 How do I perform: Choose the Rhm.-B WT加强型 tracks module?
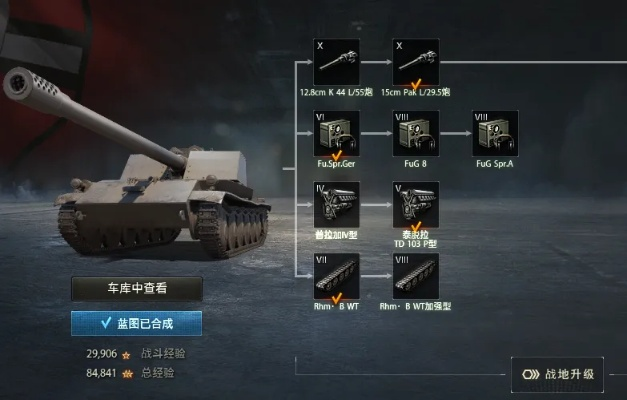415,275
